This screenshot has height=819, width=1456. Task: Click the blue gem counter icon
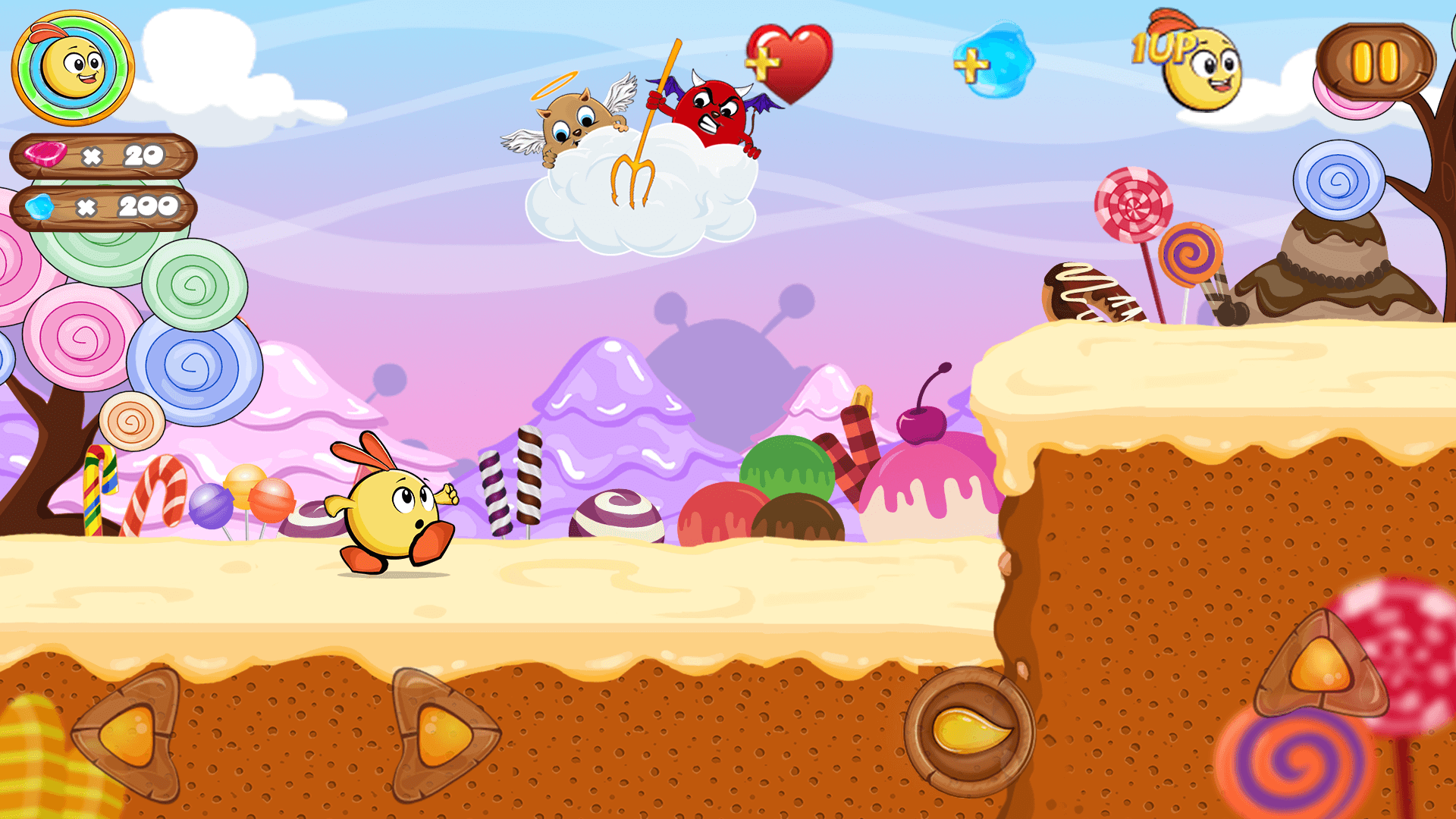(42, 206)
